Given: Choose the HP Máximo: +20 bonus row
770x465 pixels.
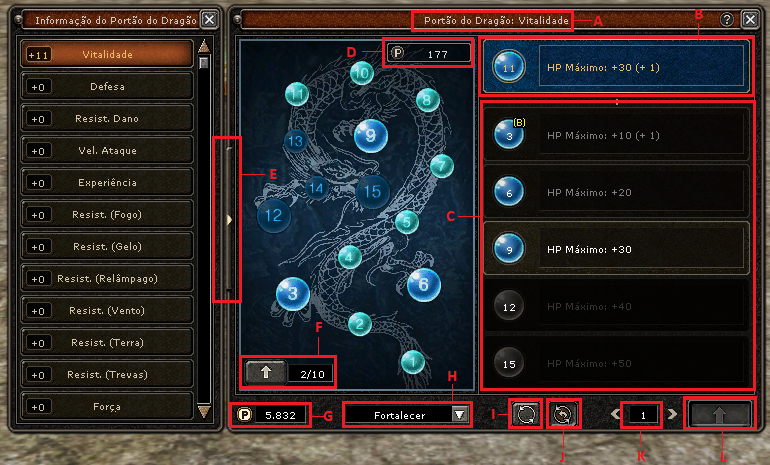Looking at the screenshot, I should (615, 192).
